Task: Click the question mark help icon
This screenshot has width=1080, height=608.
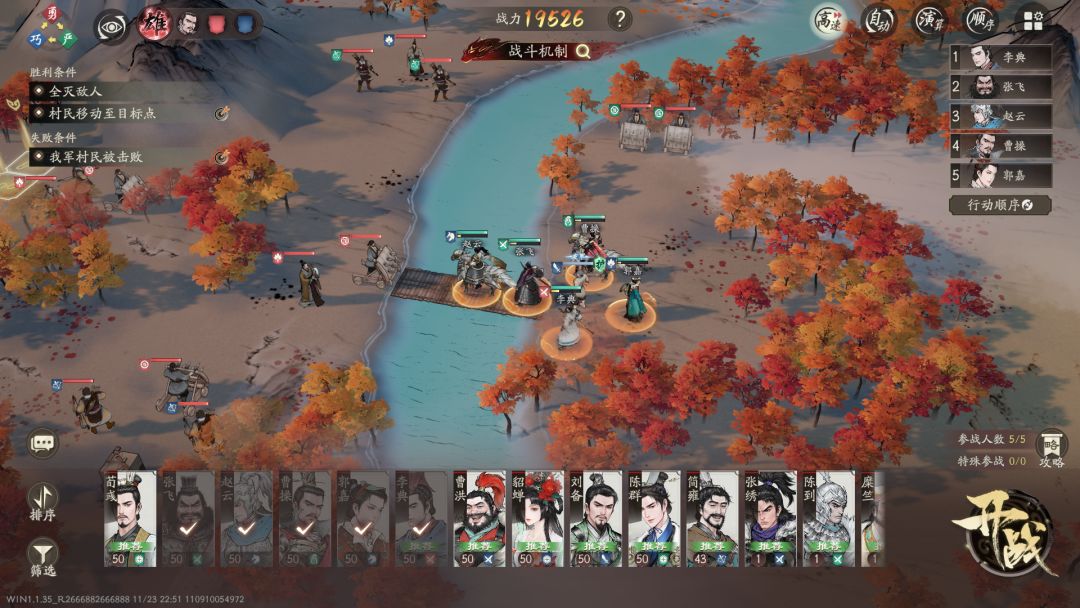Action: pos(620,19)
